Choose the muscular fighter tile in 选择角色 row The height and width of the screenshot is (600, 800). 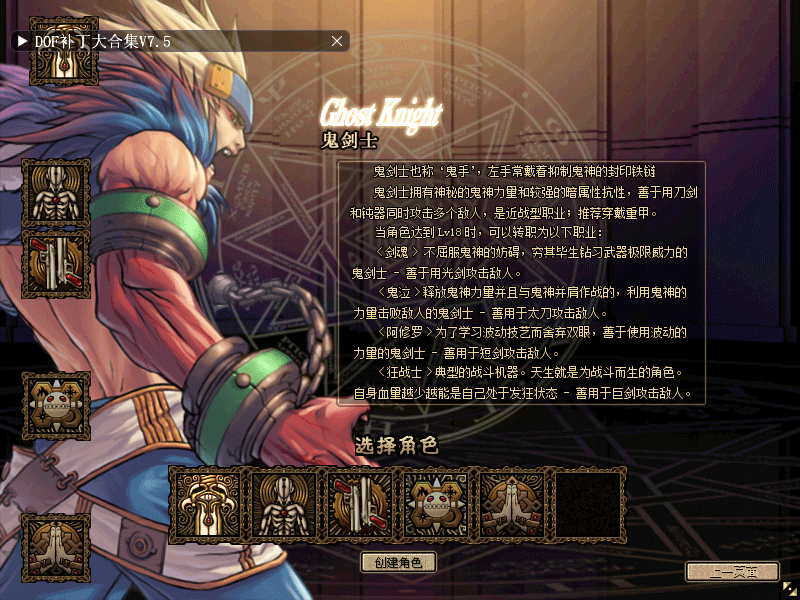click(x=283, y=502)
